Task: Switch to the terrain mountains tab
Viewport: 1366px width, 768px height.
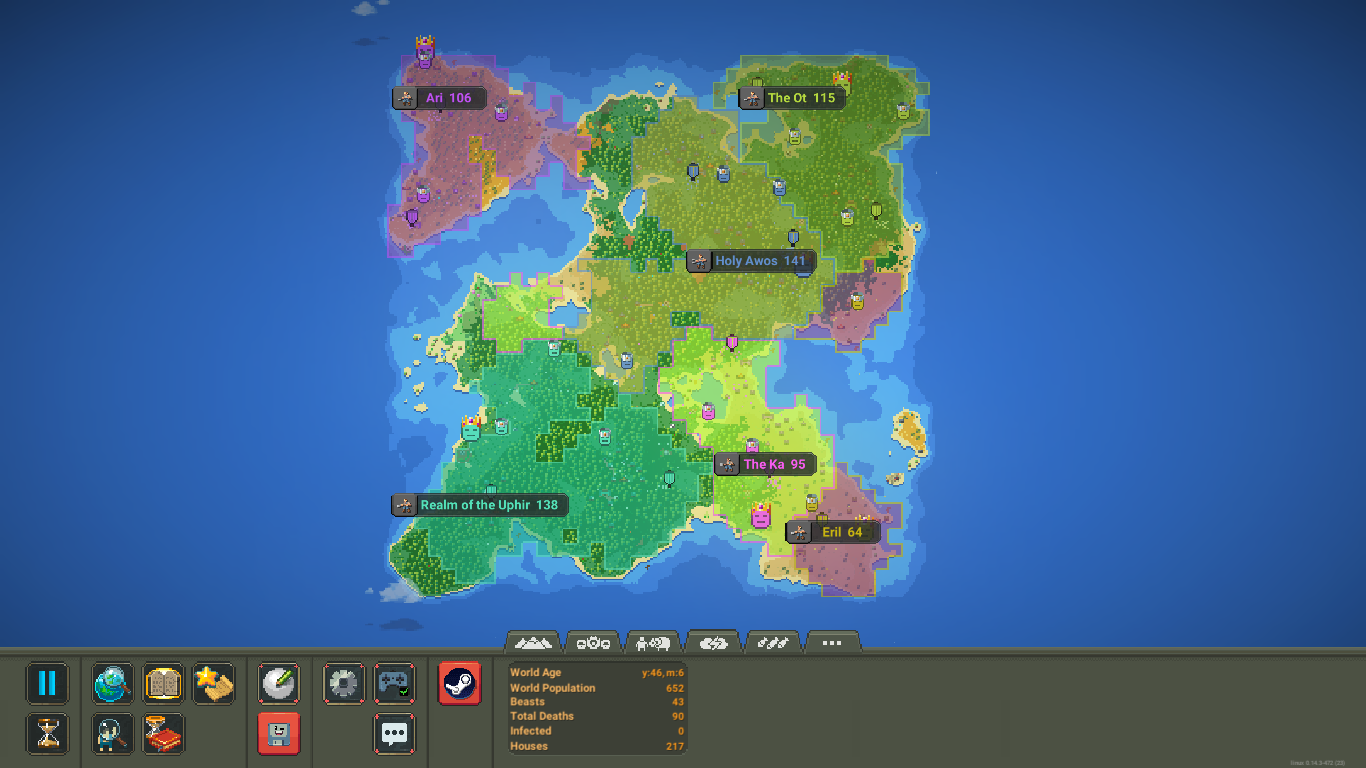Action: tap(533, 643)
